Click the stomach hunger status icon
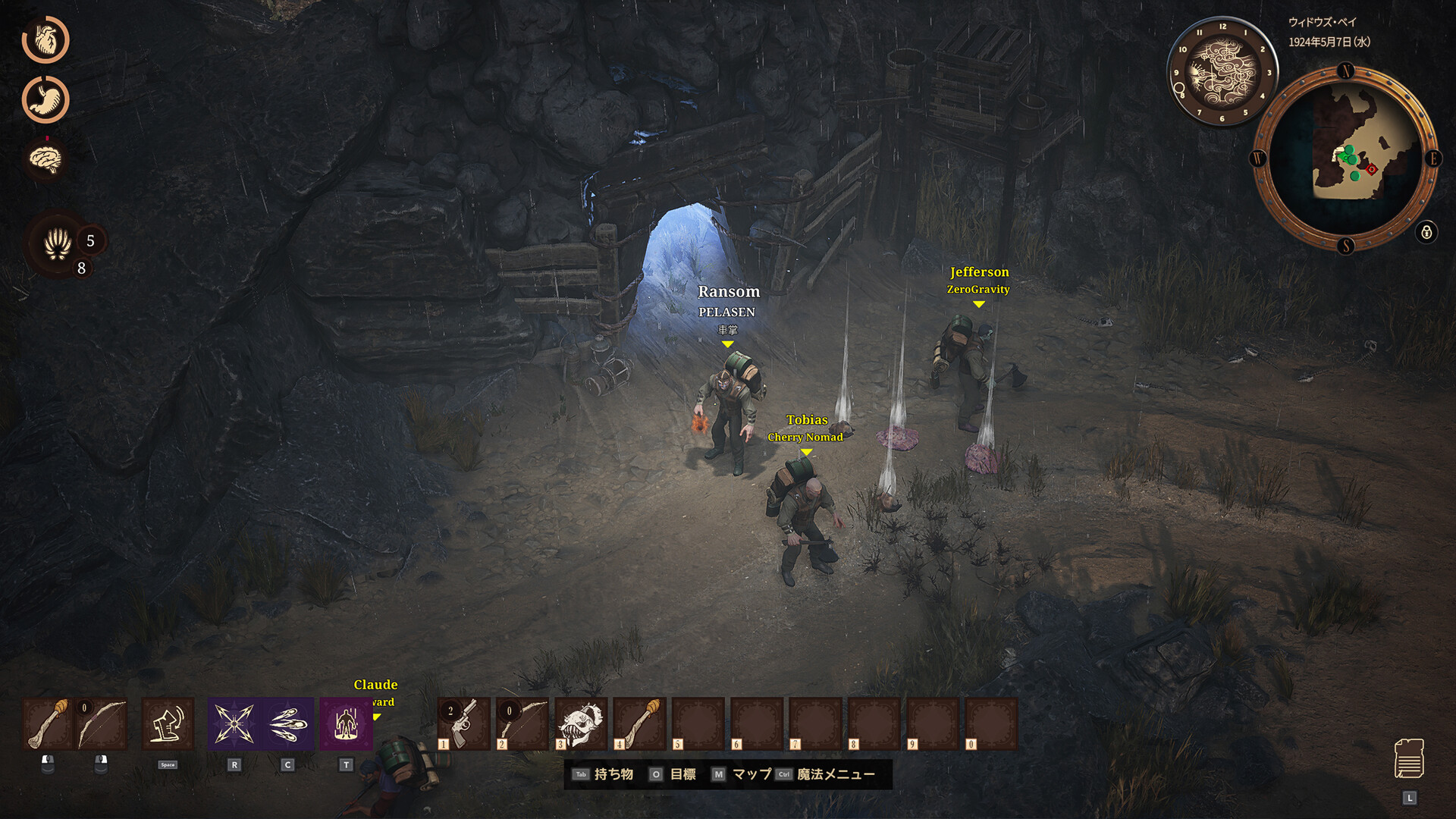The height and width of the screenshot is (819, 1456). click(45, 99)
